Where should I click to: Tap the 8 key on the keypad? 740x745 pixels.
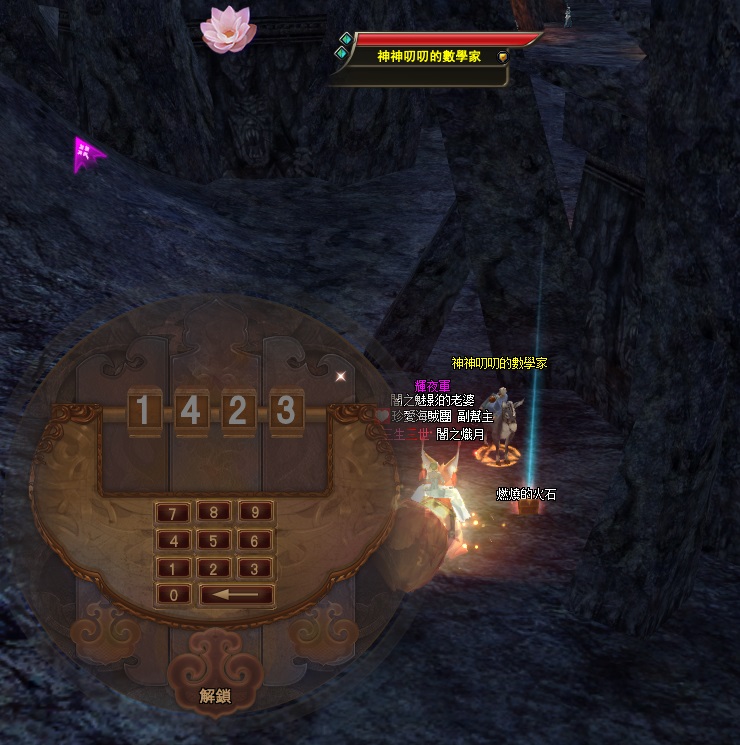[214, 513]
